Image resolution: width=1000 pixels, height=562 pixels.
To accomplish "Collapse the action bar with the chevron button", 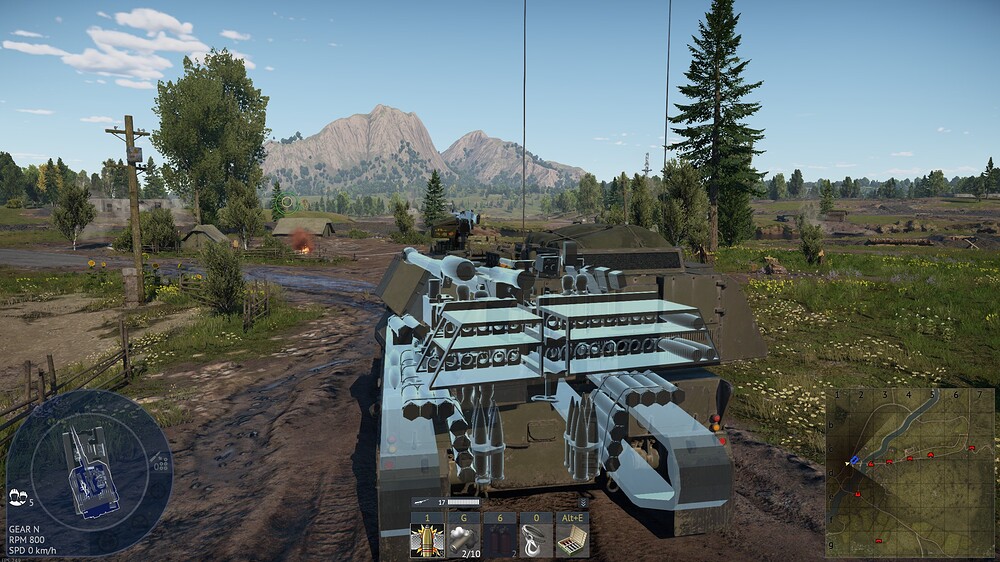I will tap(583, 502).
